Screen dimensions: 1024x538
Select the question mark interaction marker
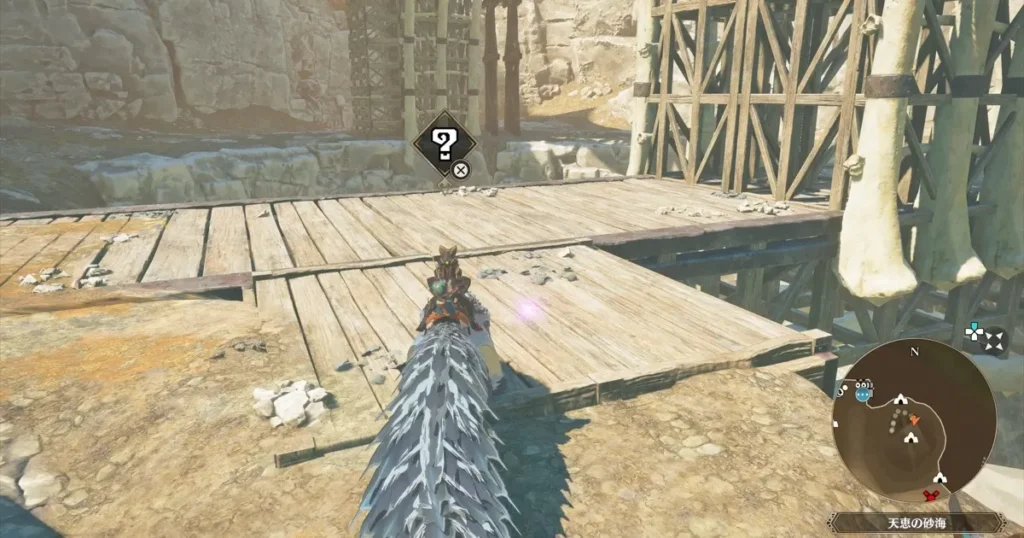coord(443,144)
